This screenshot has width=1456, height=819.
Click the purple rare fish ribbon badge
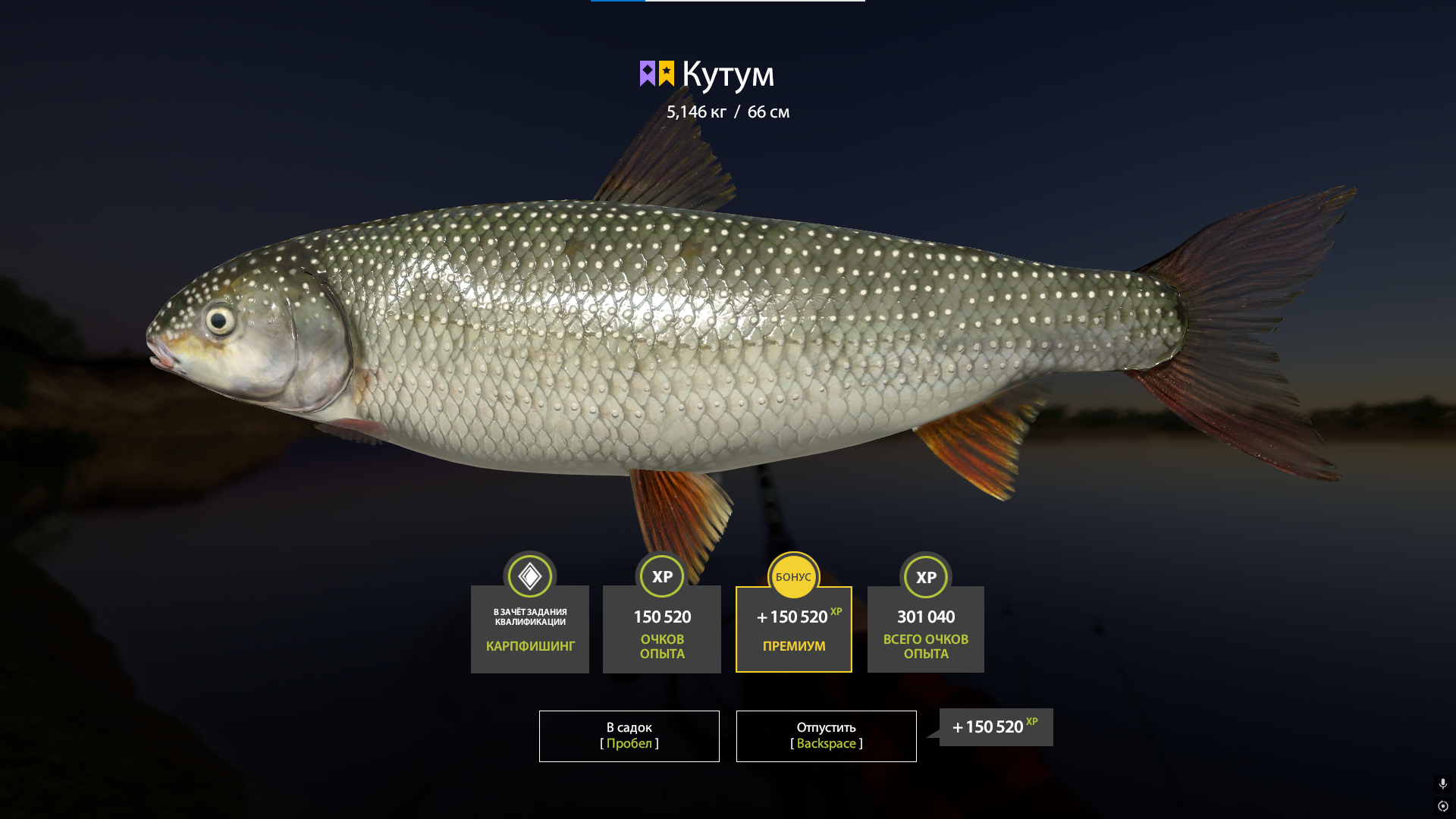pos(648,71)
